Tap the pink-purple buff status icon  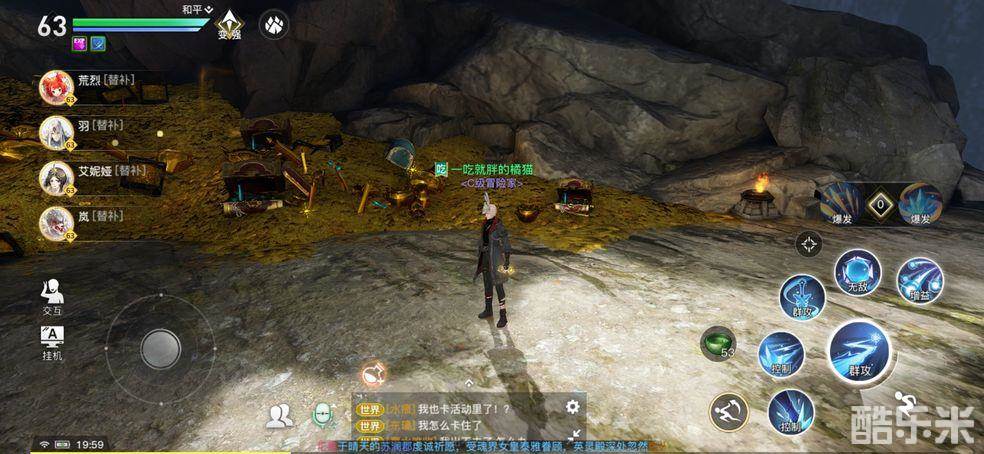(x=79, y=43)
